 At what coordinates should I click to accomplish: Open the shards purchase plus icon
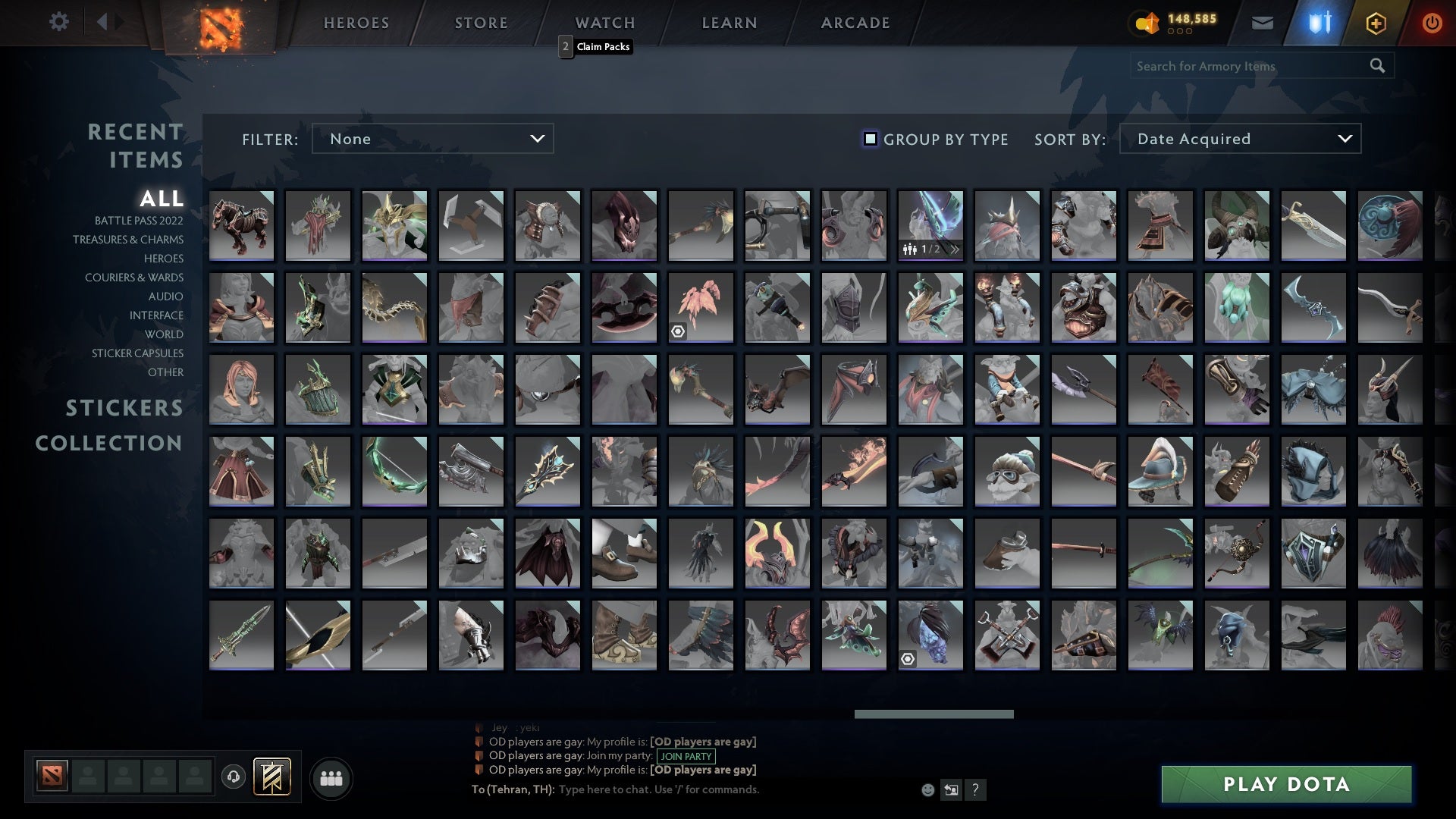[x=1375, y=22]
